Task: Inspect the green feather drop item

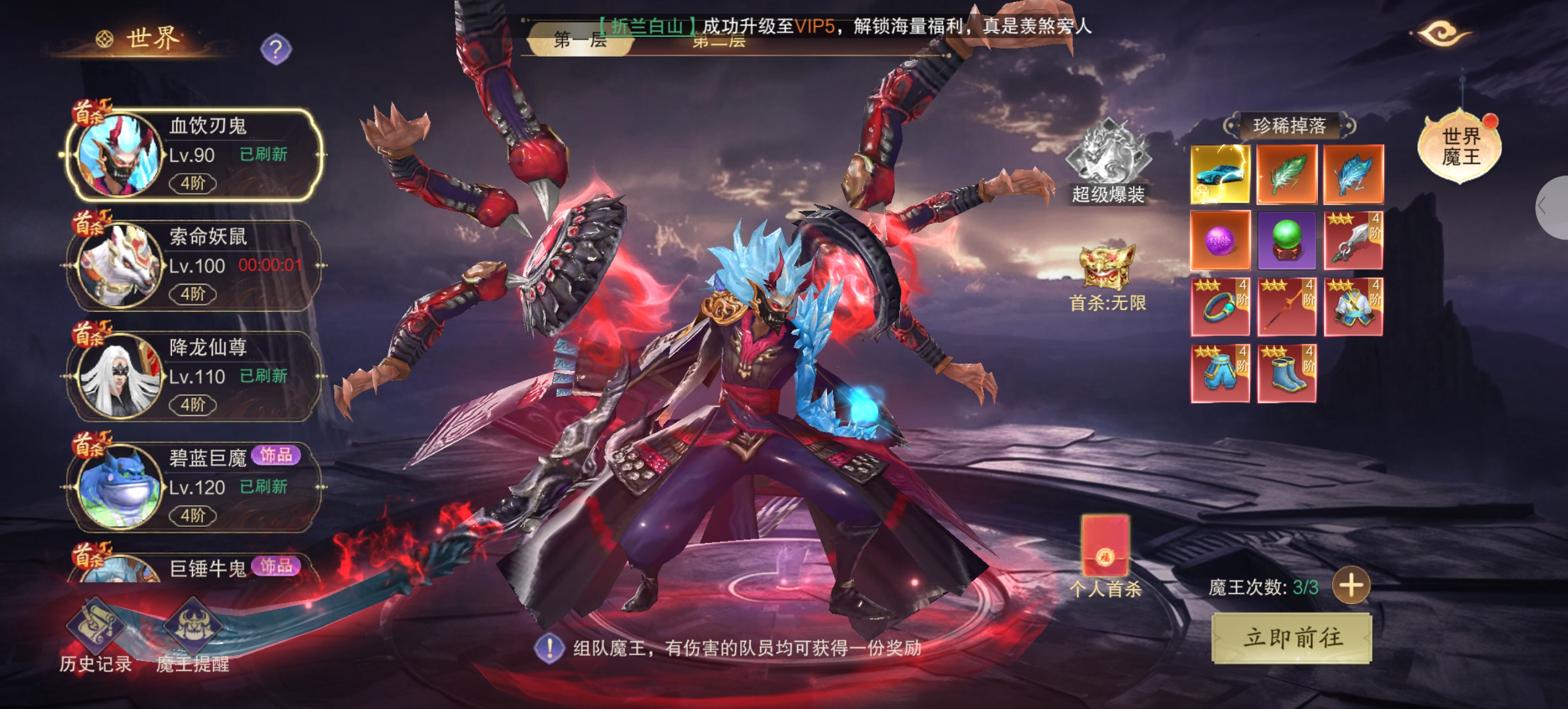Action: coord(1287,175)
